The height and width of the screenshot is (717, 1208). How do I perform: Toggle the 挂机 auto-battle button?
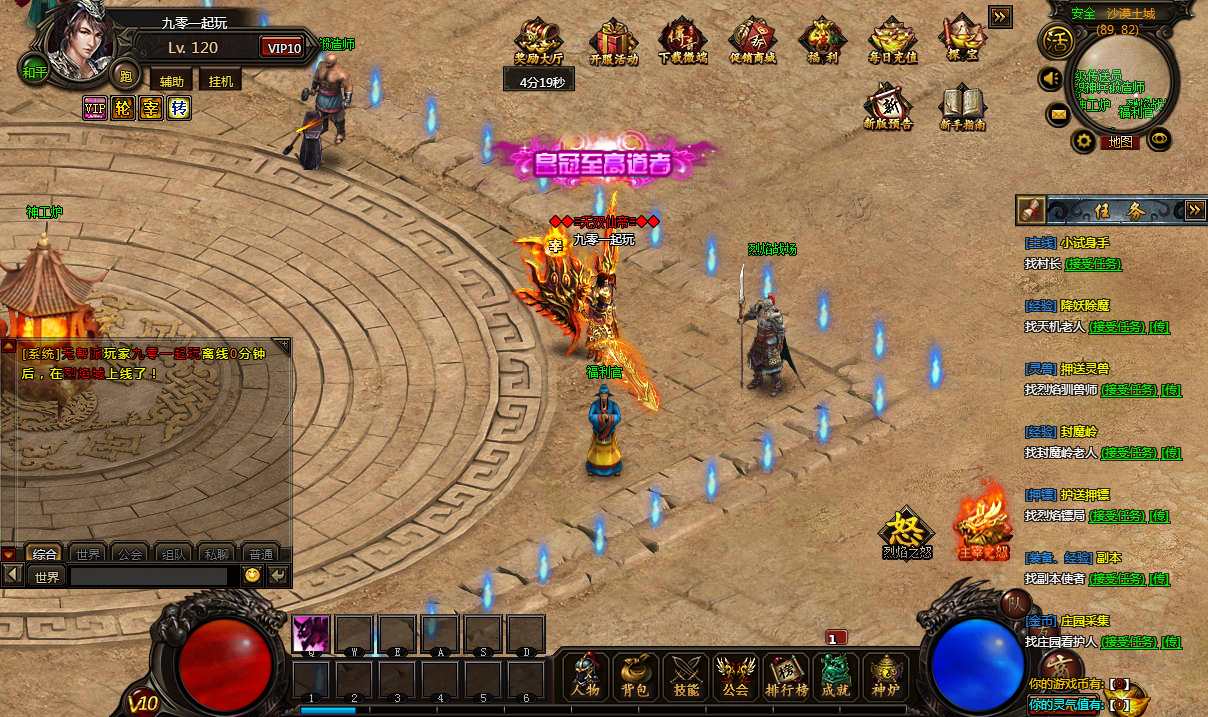(221, 81)
